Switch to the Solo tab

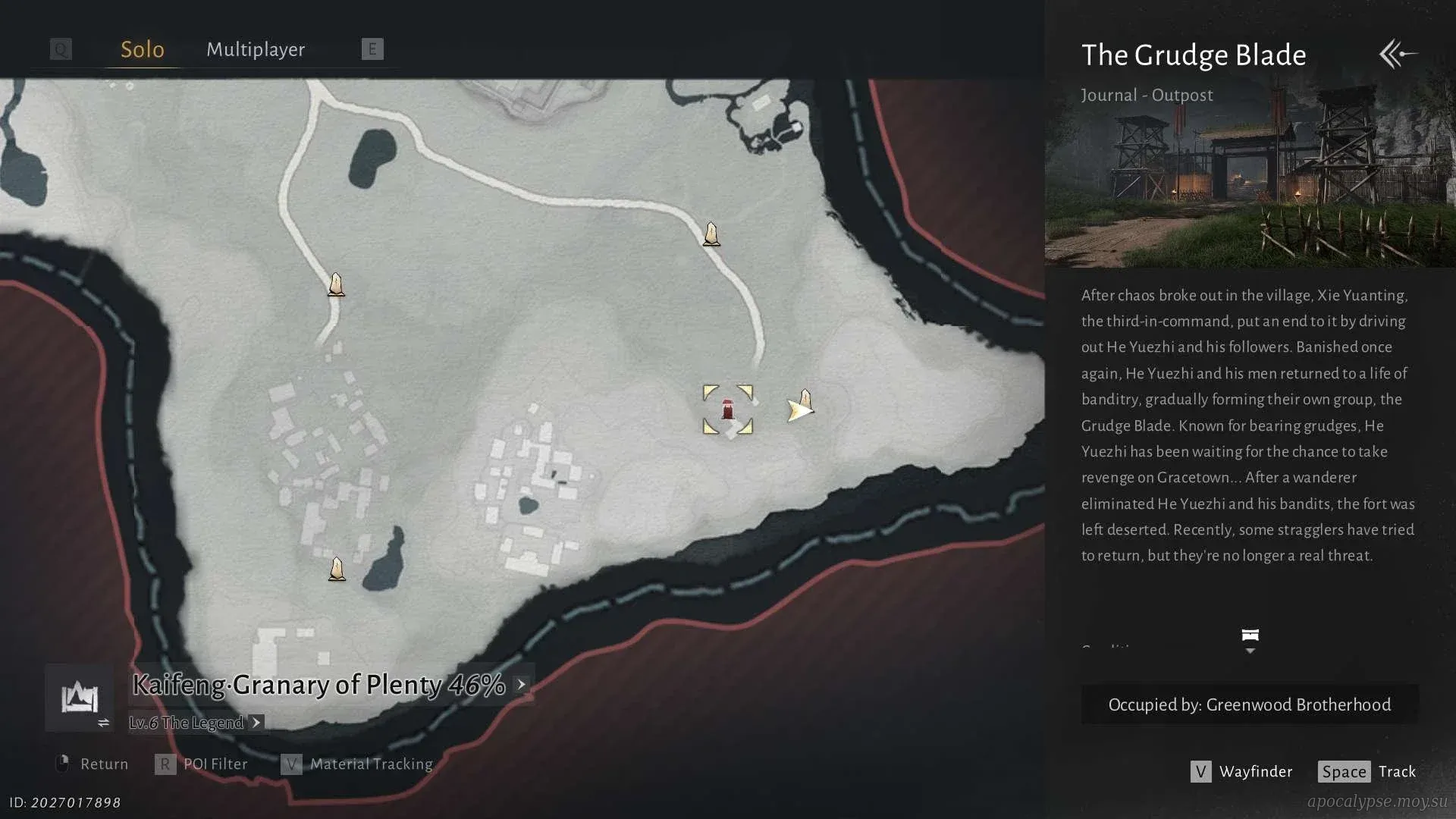click(143, 50)
